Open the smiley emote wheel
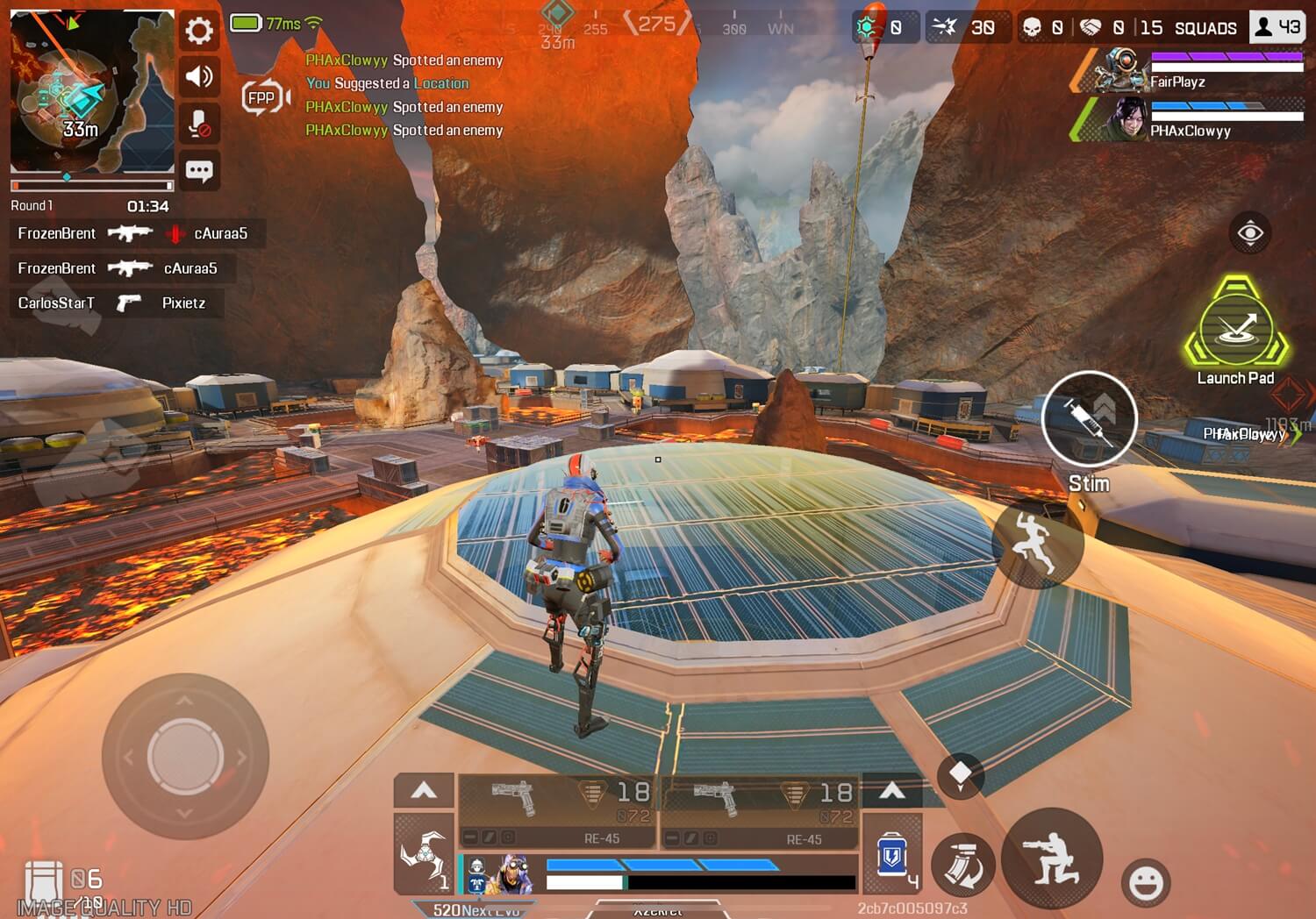Viewport: 1316px width, 919px height. click(1146, 882)
